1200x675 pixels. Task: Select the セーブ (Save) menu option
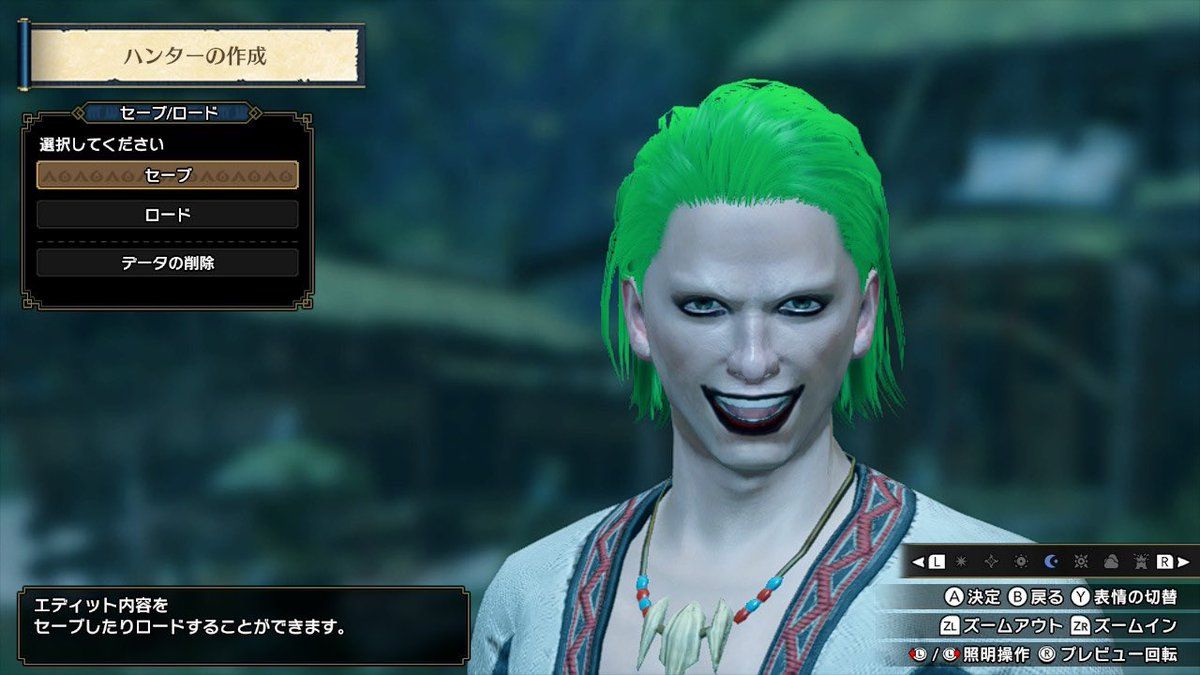click(x=167, y=175)
